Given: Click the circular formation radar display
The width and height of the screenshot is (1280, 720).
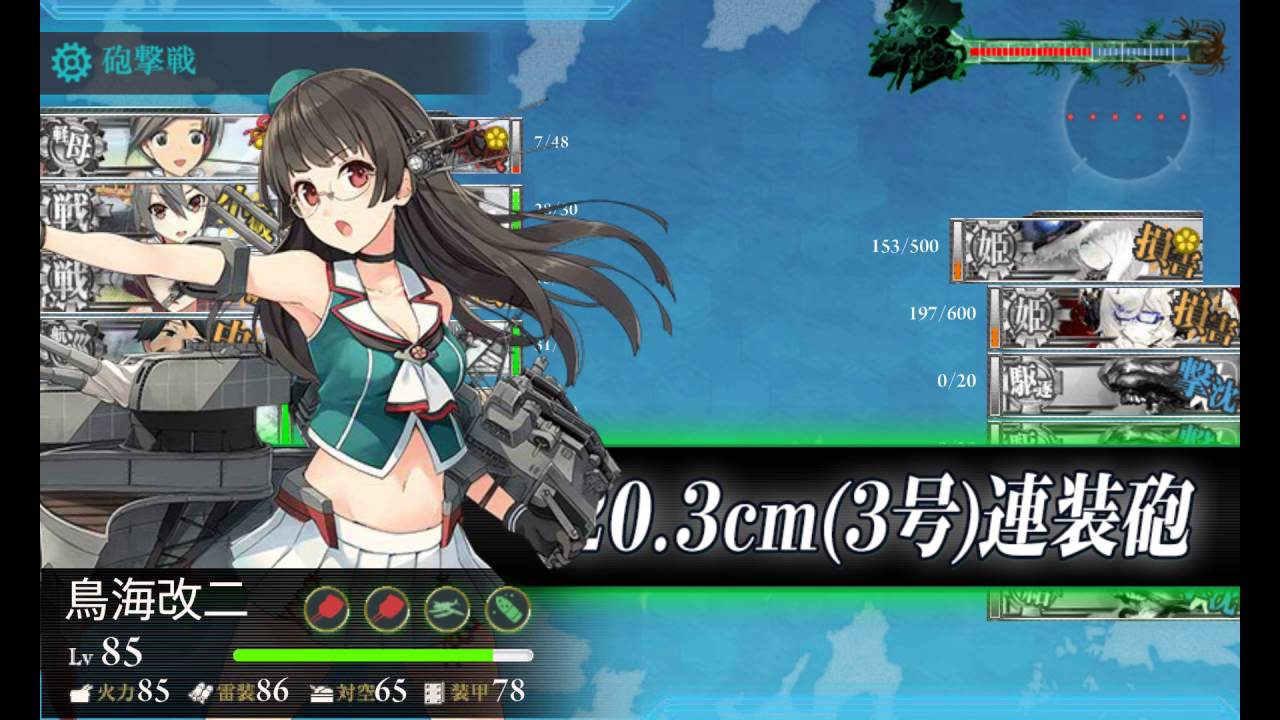Looking at the screenshot, I should click(x=1127, y=119).
